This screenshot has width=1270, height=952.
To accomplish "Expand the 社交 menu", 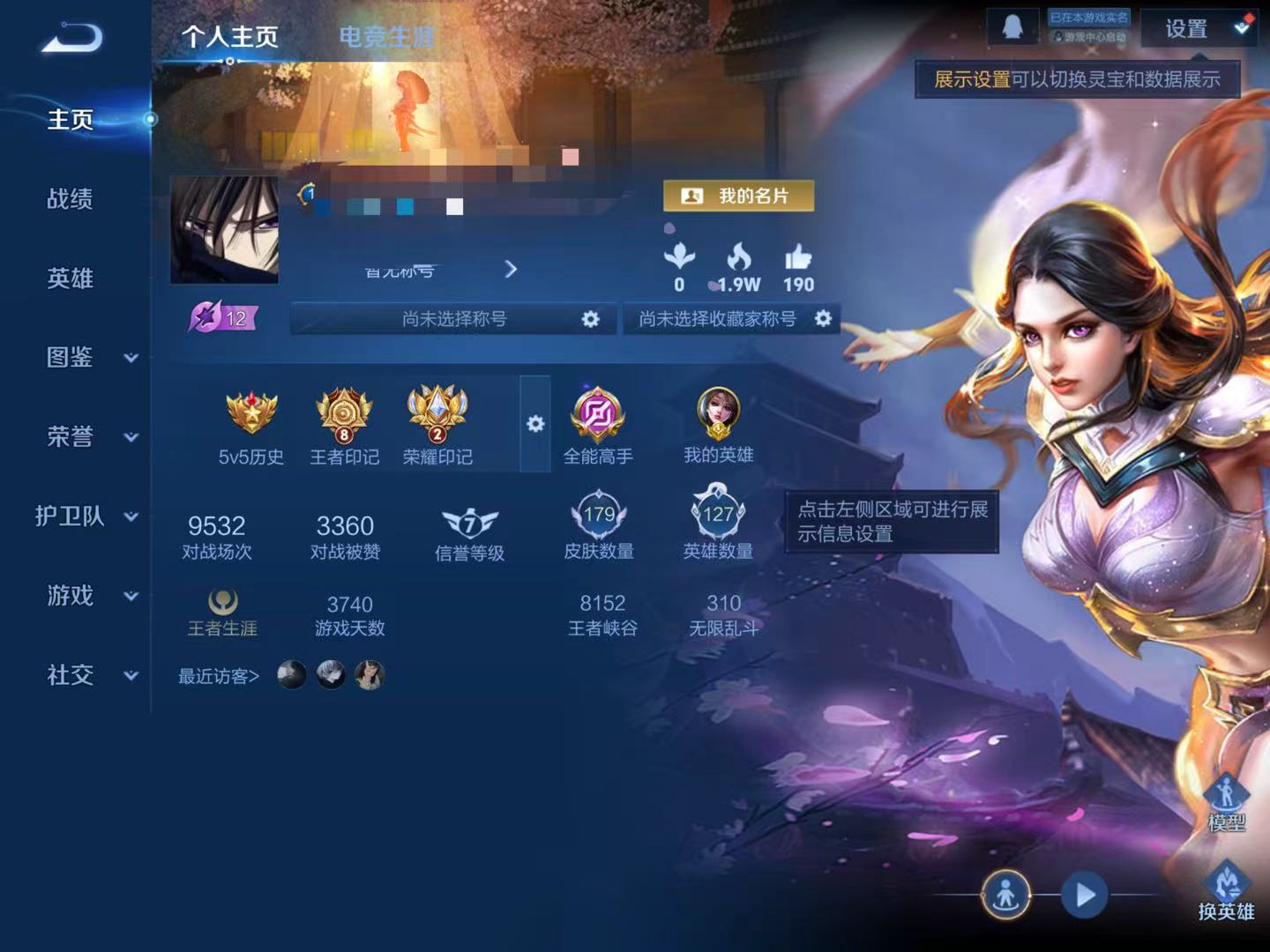I will (x=88, y=675).
